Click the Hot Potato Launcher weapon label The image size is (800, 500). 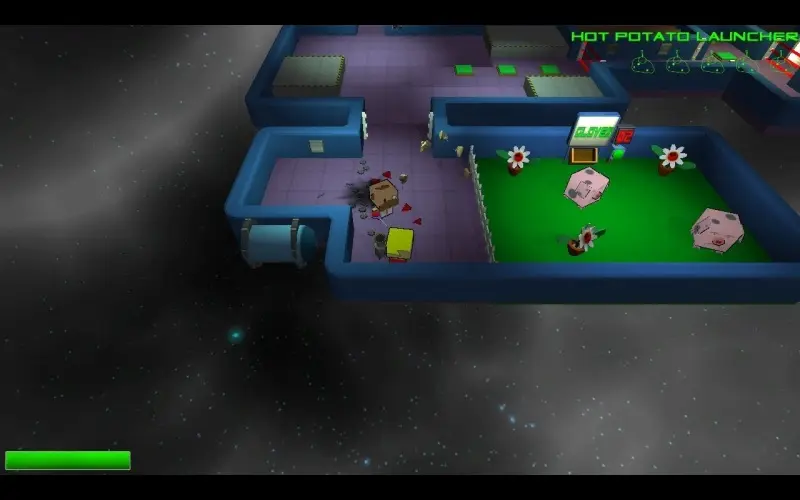coord(684,37)
